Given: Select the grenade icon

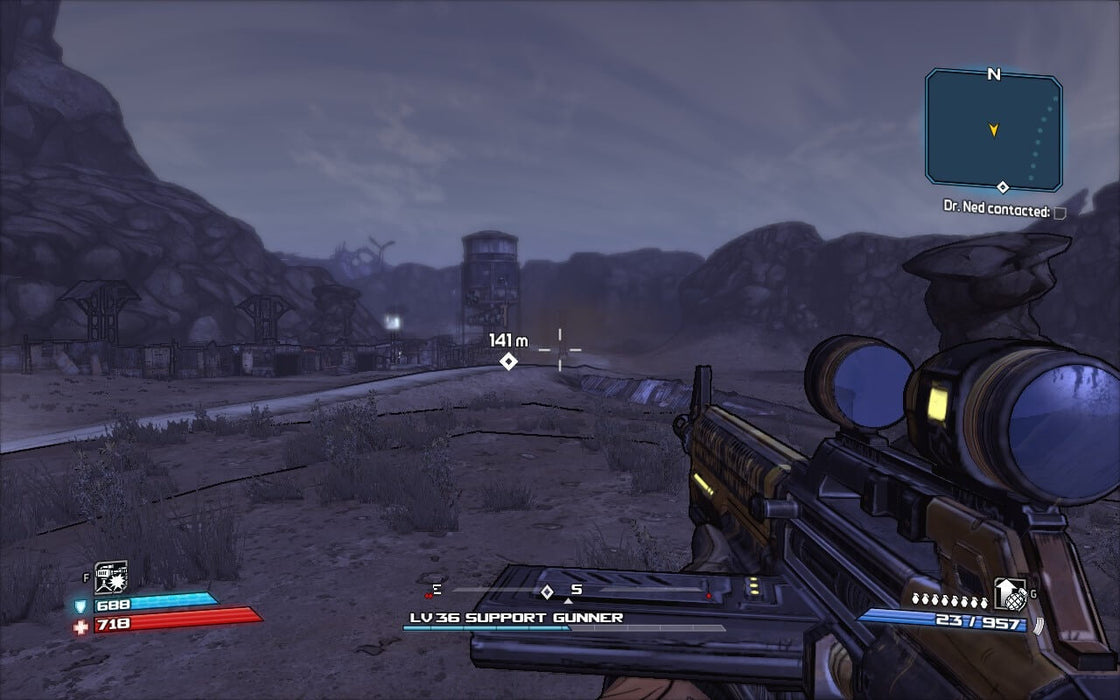Looking at the screenshot, I should coord(1010,594).
